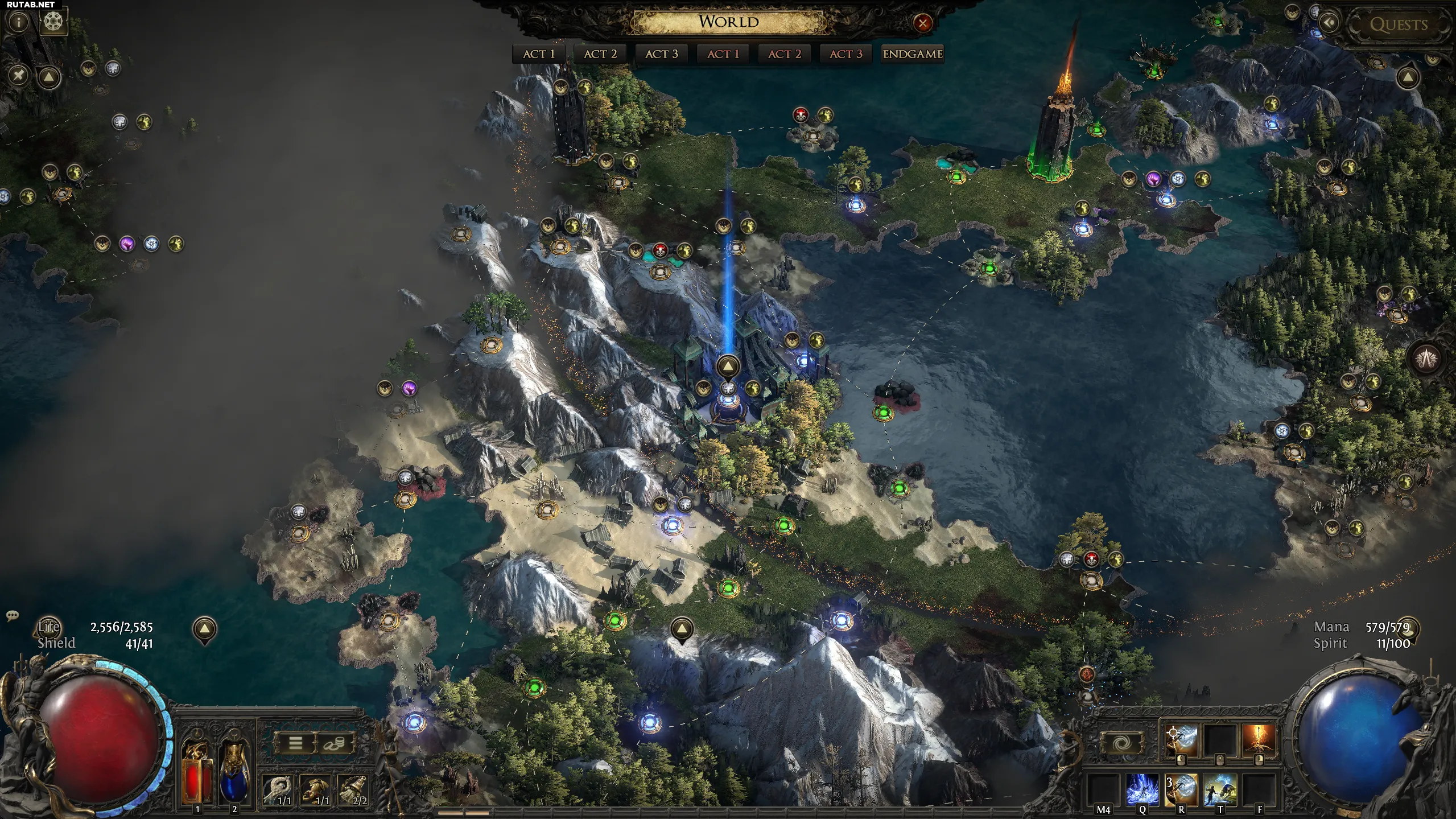The width and height of the screenshot is (1456, 819).
Task: Select the map node under the blue light beam
Action: [728, 399]
